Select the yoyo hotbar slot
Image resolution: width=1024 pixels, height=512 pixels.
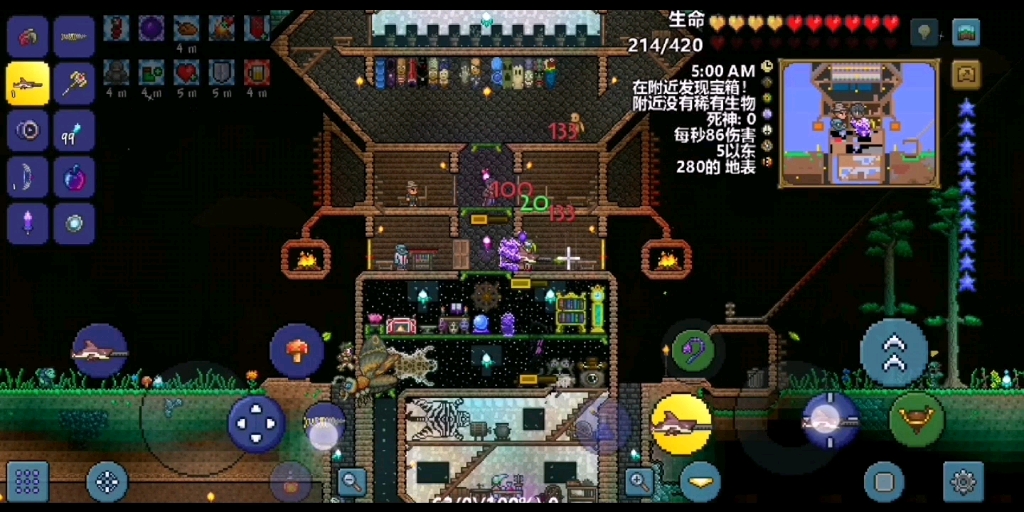pyautogui.click(x=28, y=131)
